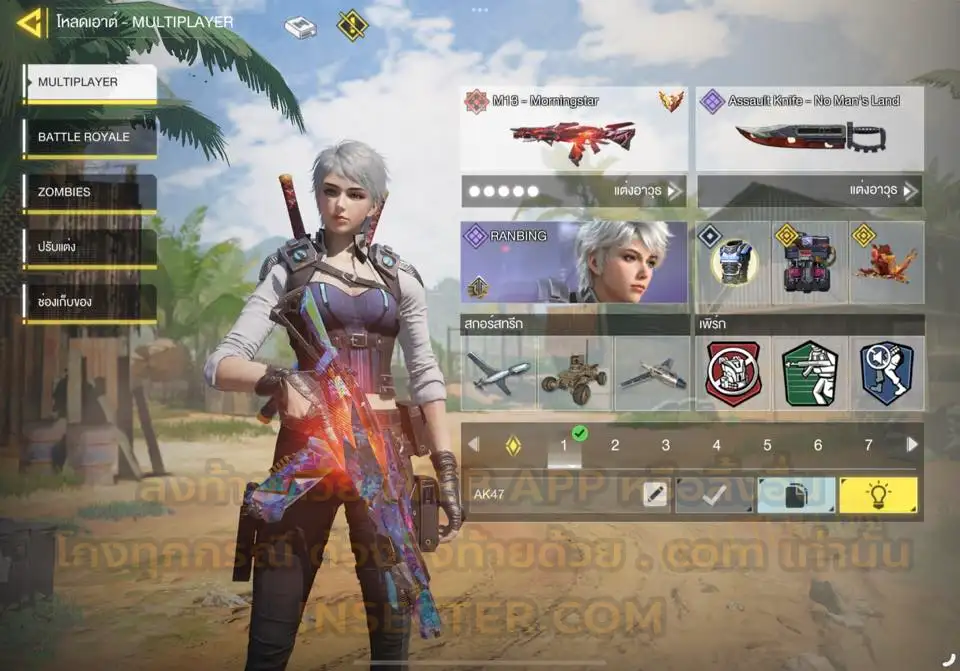Select the red crossed-out perk icon
960x671 pixels.
tap(732, 374)
